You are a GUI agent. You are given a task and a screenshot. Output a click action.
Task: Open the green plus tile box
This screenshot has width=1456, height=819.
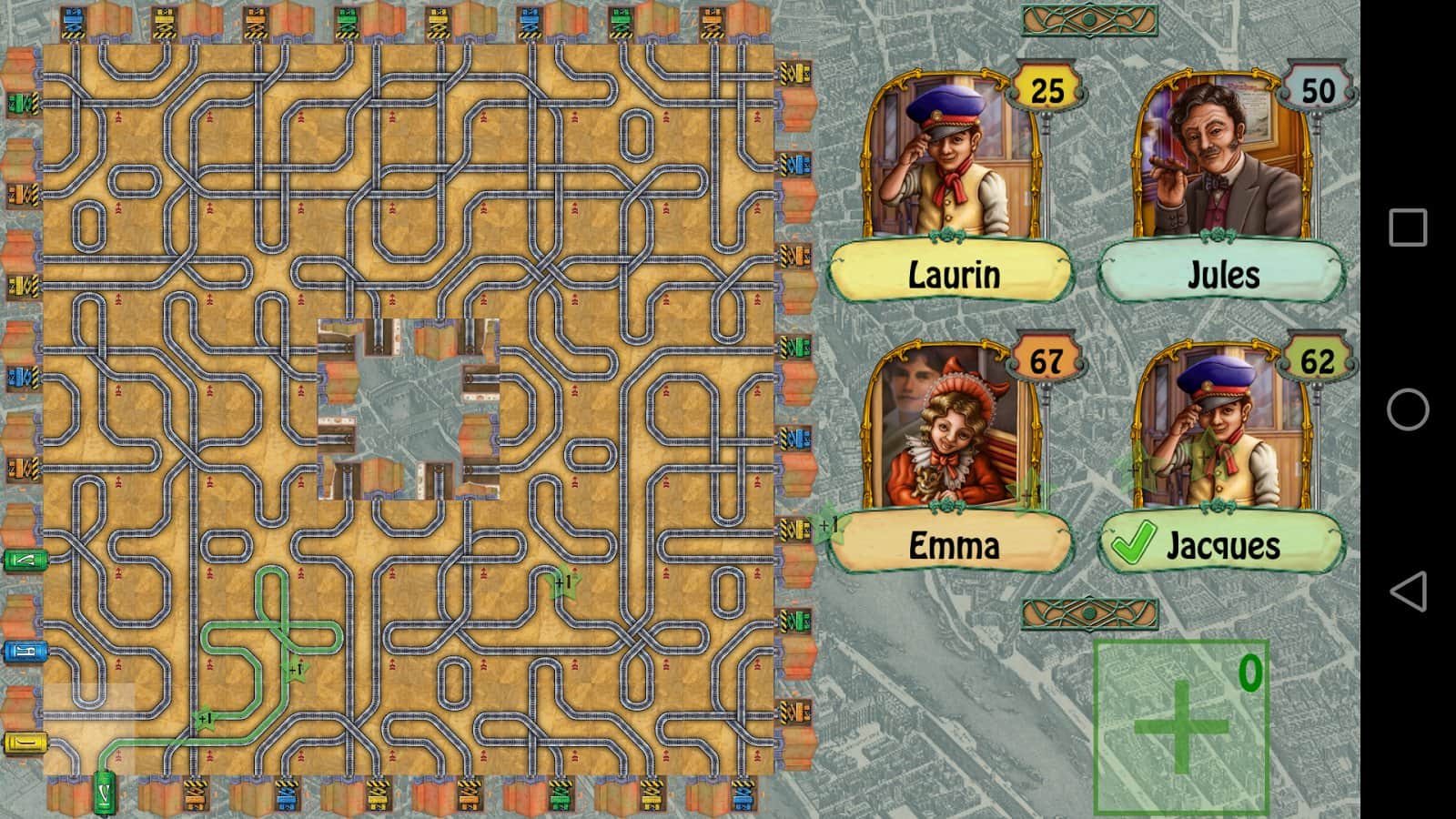[x=1180, y=726]
